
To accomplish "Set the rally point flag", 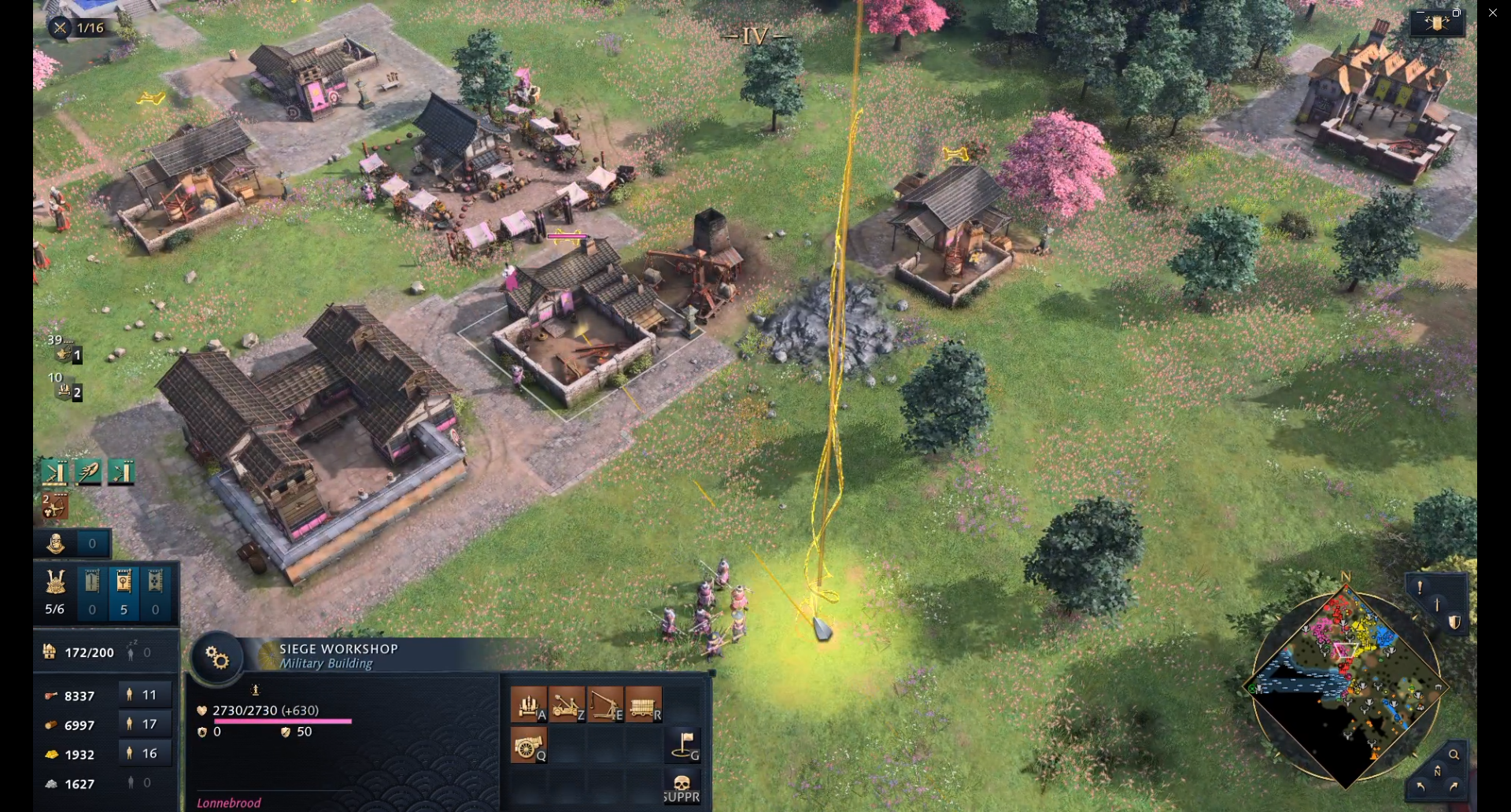I will point(683,744).
